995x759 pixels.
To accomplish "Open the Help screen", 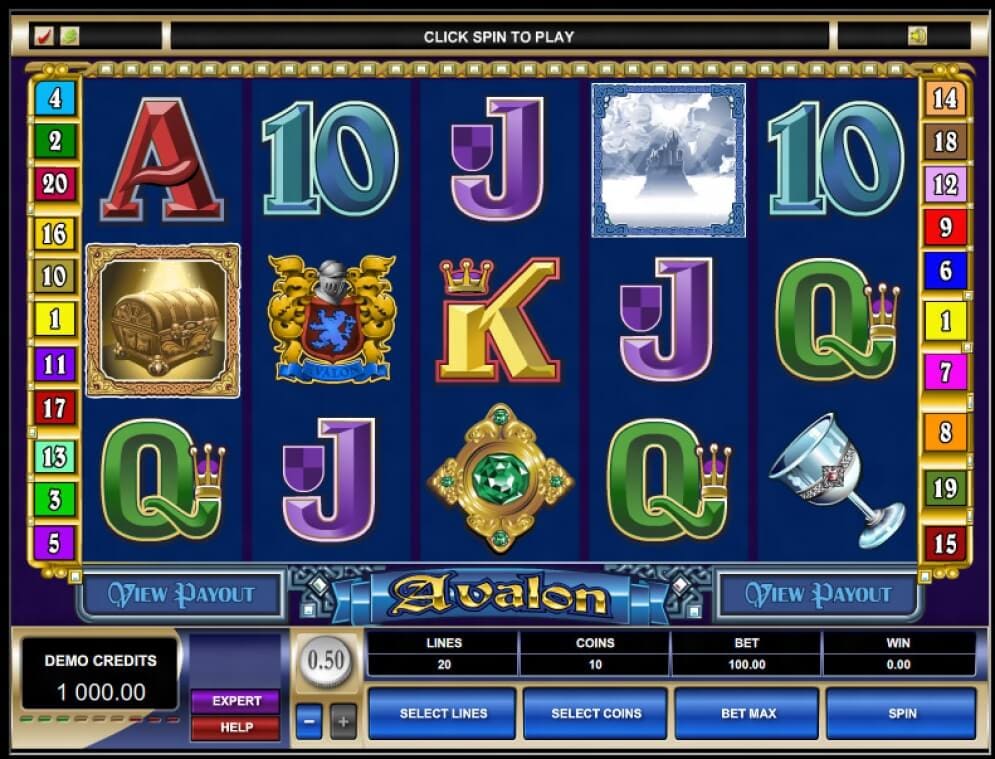I will 236,727.
